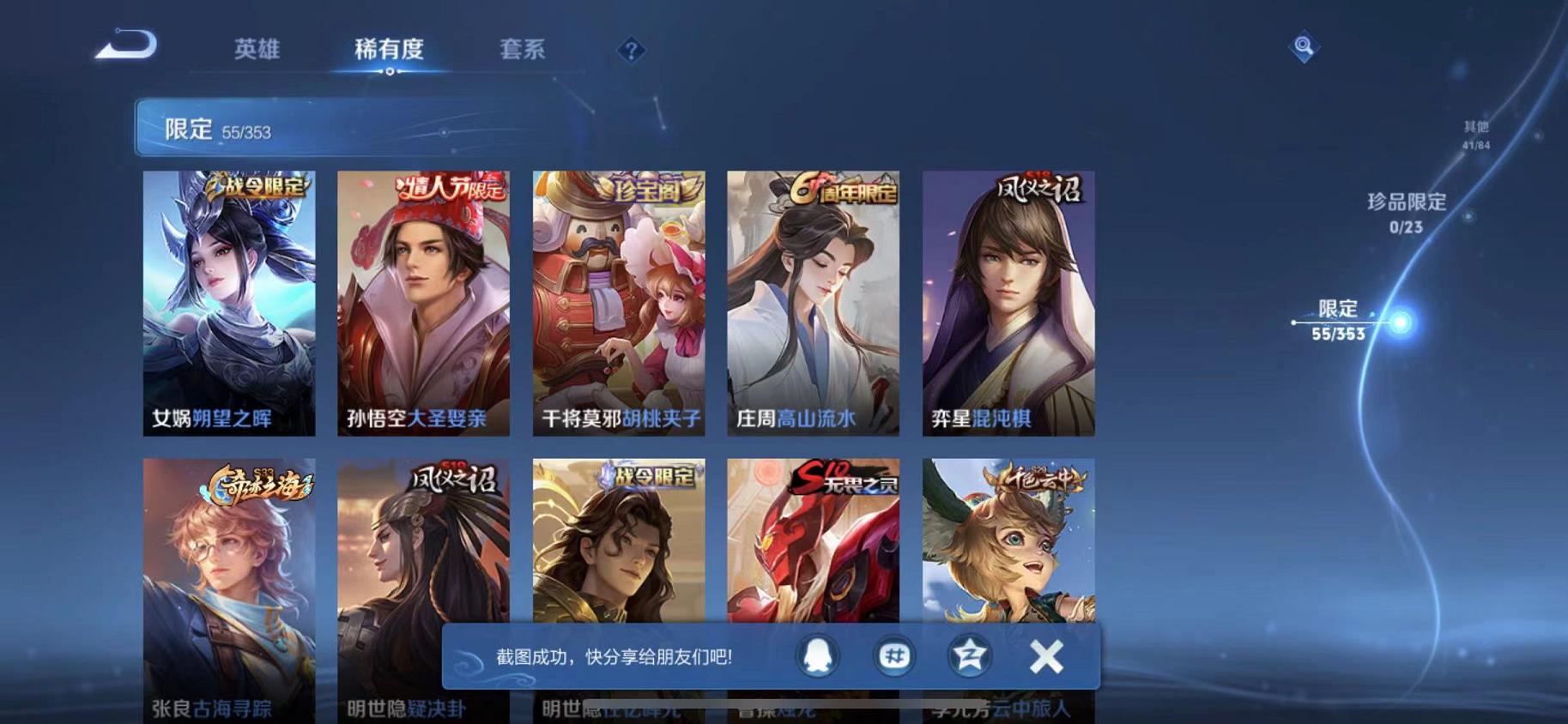Viewport: 1568px width, 724px height.
Task: Switch to the 英雄 tab
Action: (256, 50)
